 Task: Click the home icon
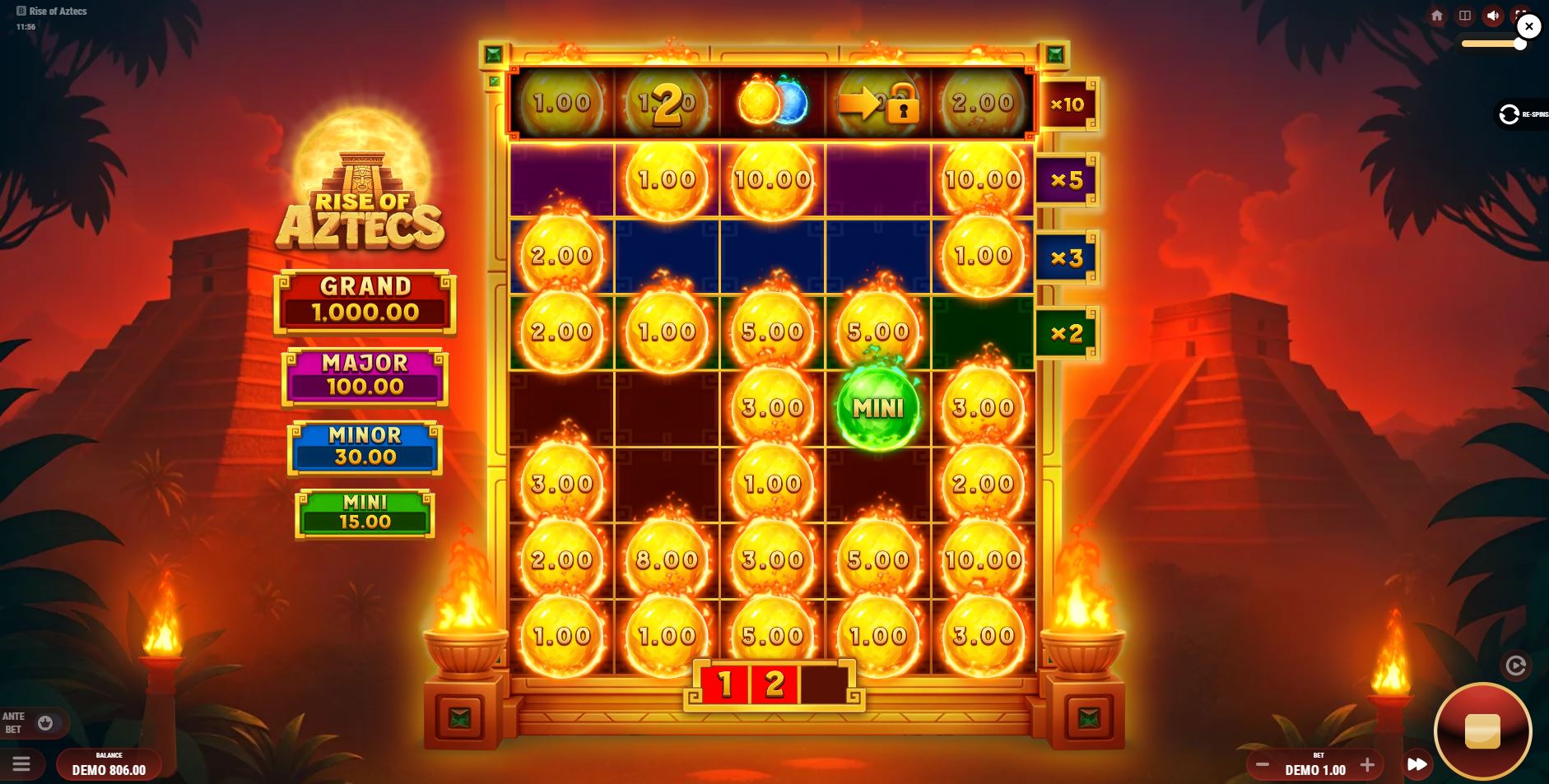(x=1437, y=16)
